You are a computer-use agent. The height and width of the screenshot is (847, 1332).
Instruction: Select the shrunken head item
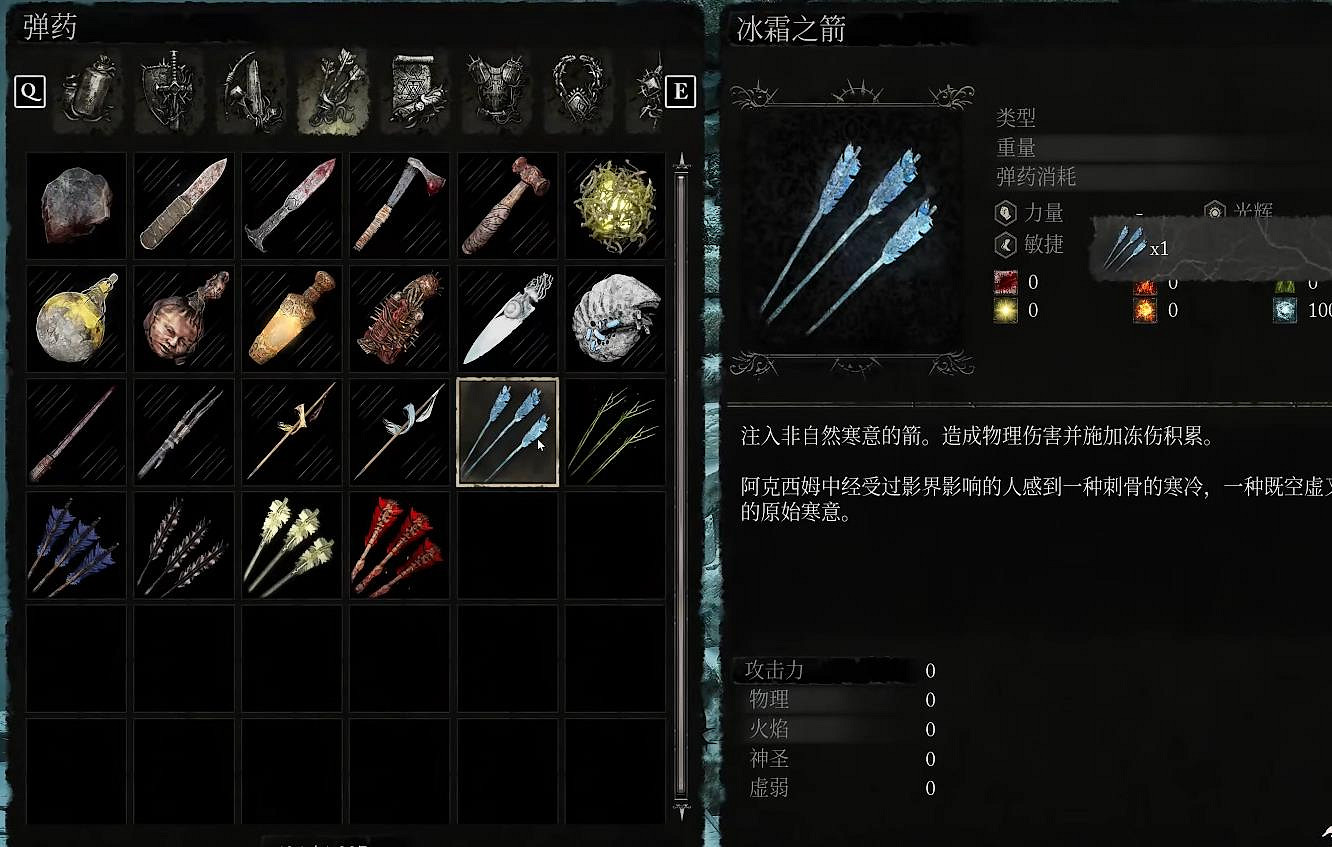point(183,318)
